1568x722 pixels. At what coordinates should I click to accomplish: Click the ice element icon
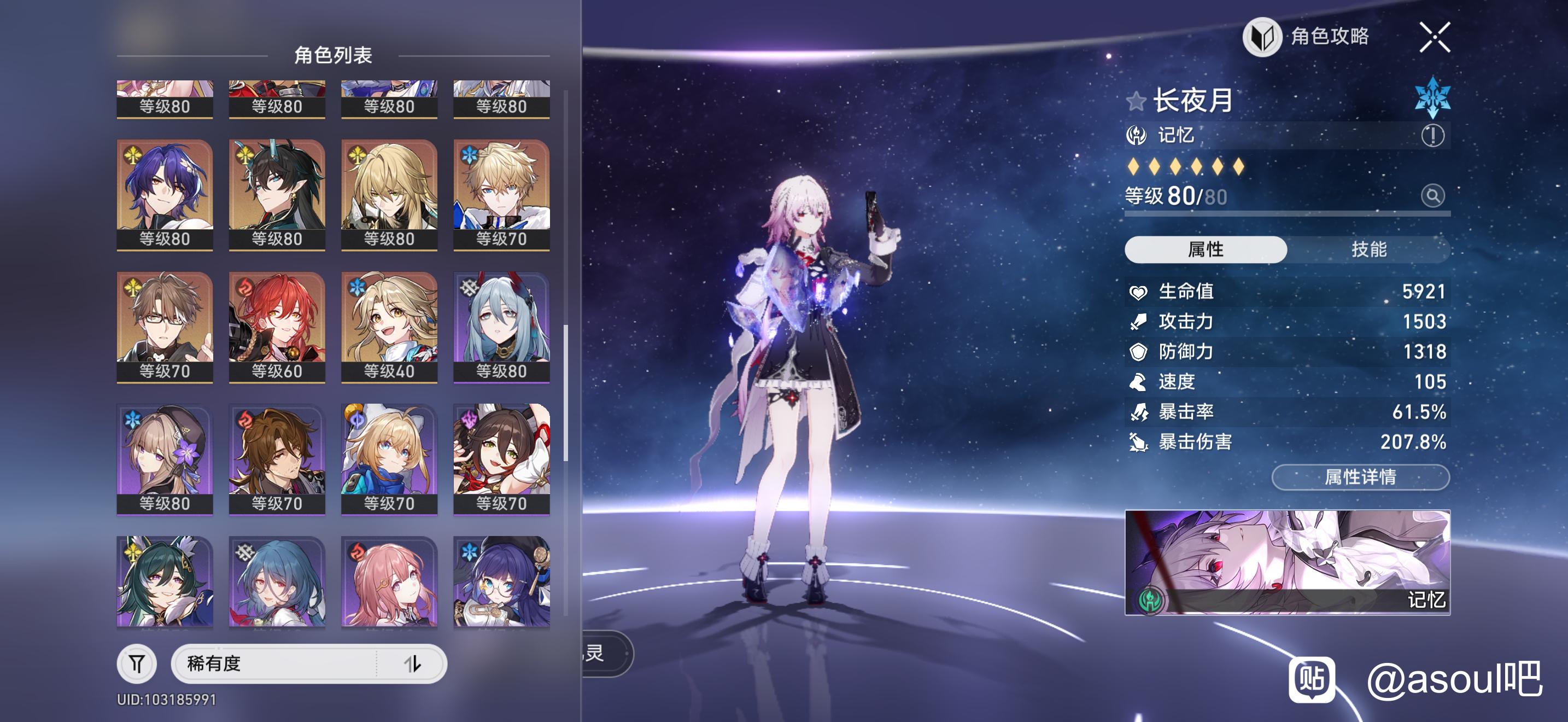tap(1432, 97)
